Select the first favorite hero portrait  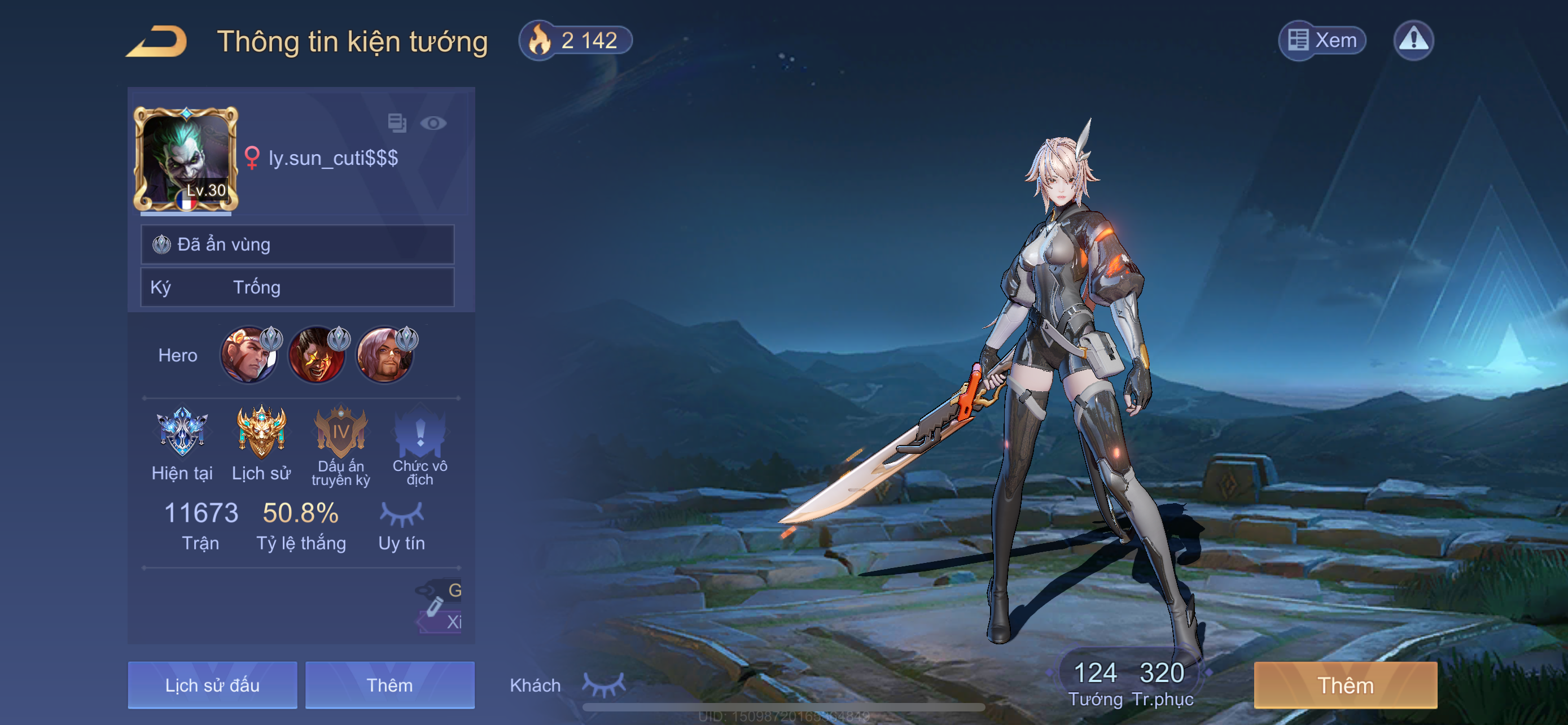pos(249,356)
